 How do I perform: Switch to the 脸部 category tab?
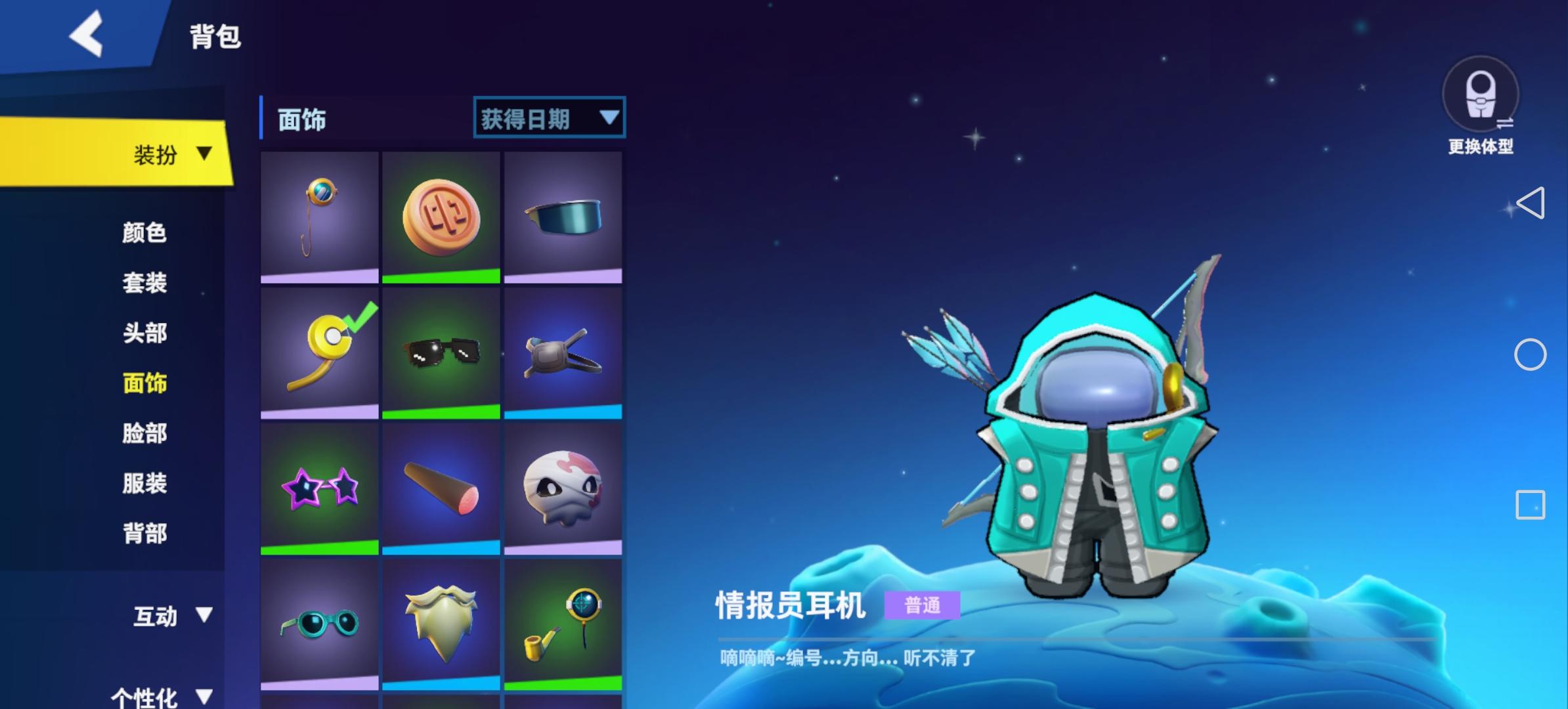pyautogui.click(x=143, y=434)
